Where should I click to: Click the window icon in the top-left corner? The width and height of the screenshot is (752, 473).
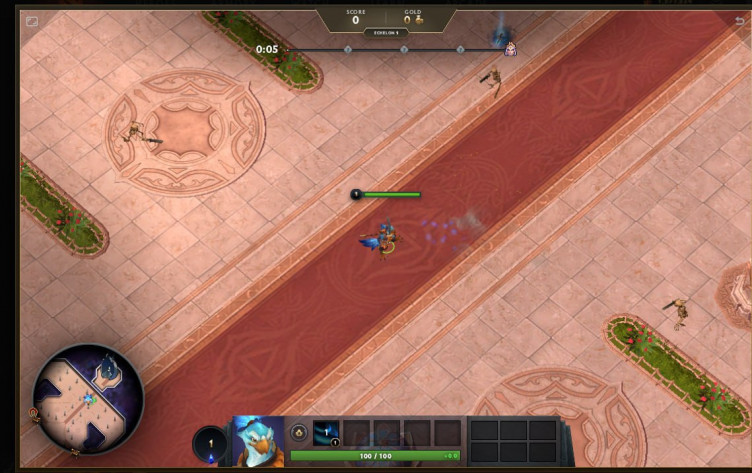pos(32,20)
